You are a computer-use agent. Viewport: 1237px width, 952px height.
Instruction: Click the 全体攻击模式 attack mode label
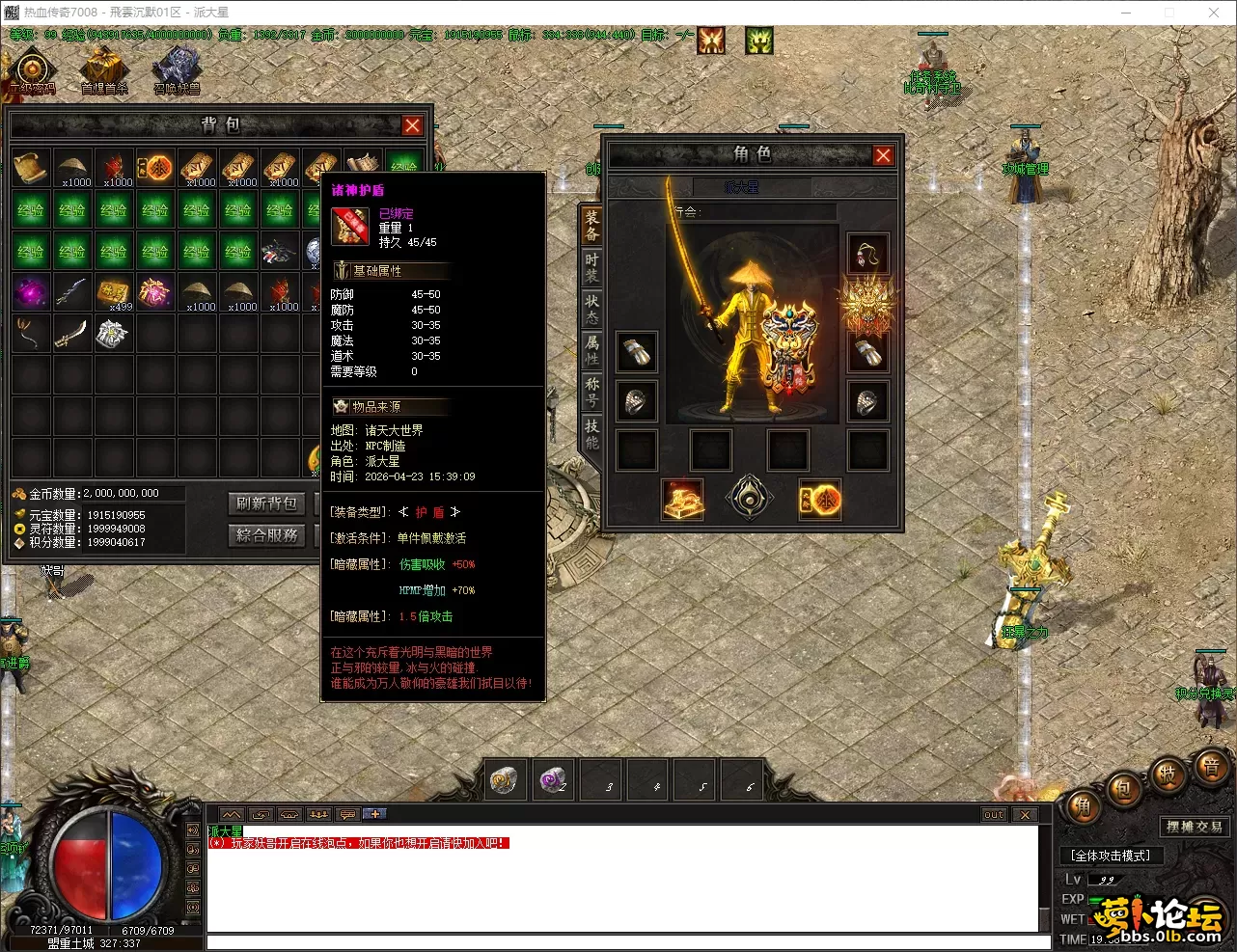1111,856
